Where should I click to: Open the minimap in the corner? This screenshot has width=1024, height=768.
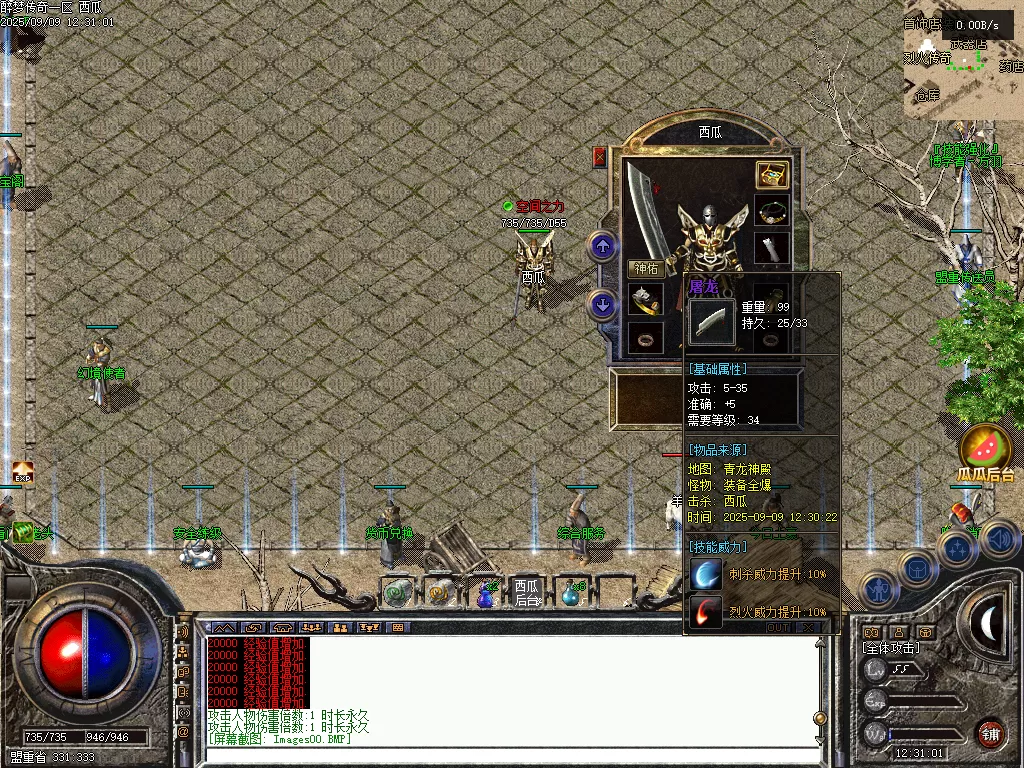tap(962, 58)
